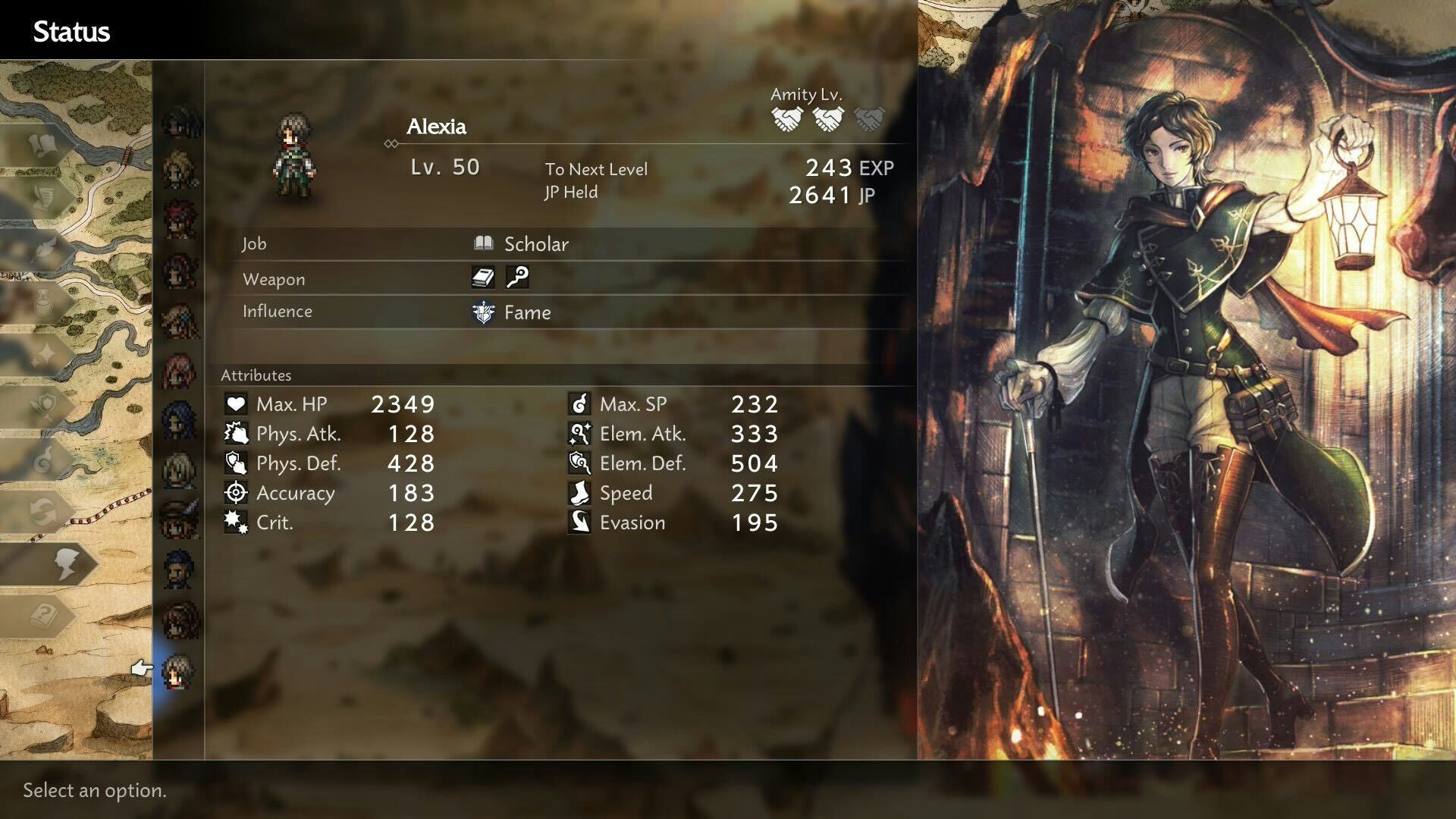Viewport: 1456px width, 819px height.
Task: Choose the bearded dark-haired character sprite
Action: point(180,569)
